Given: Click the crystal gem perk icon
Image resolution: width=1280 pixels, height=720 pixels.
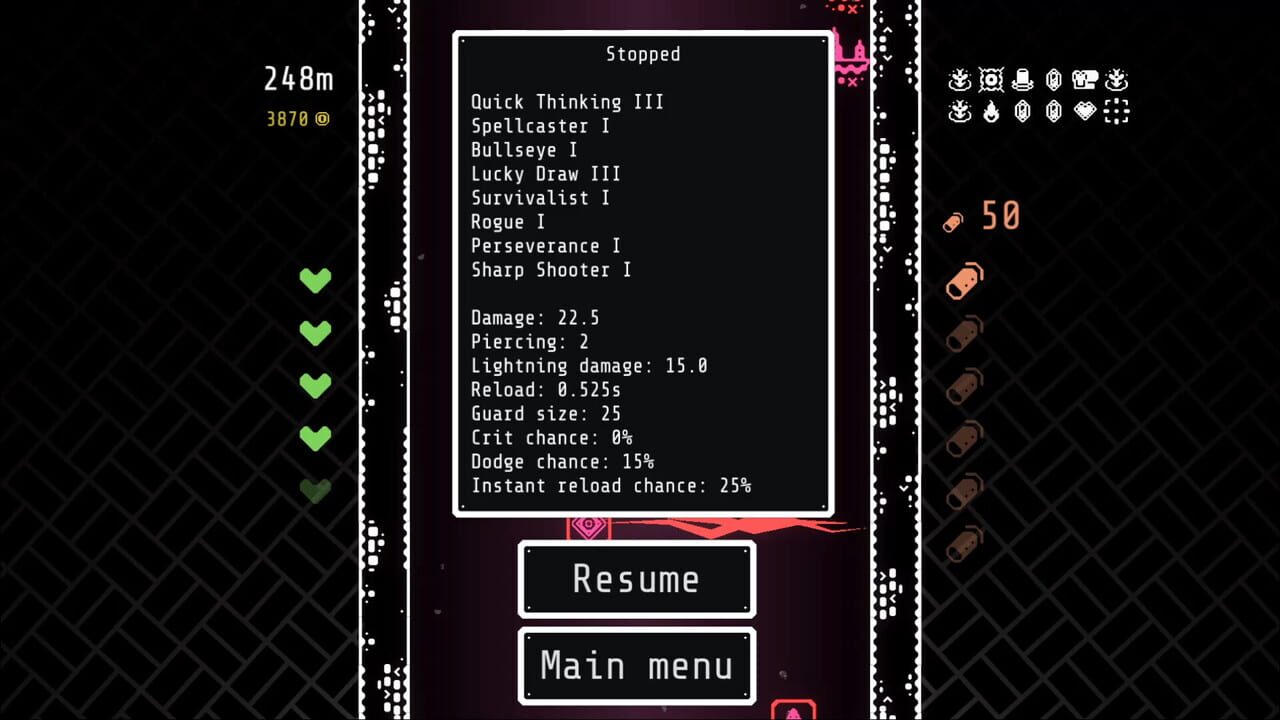Looking at the screenshot, I should (1054, 80).
